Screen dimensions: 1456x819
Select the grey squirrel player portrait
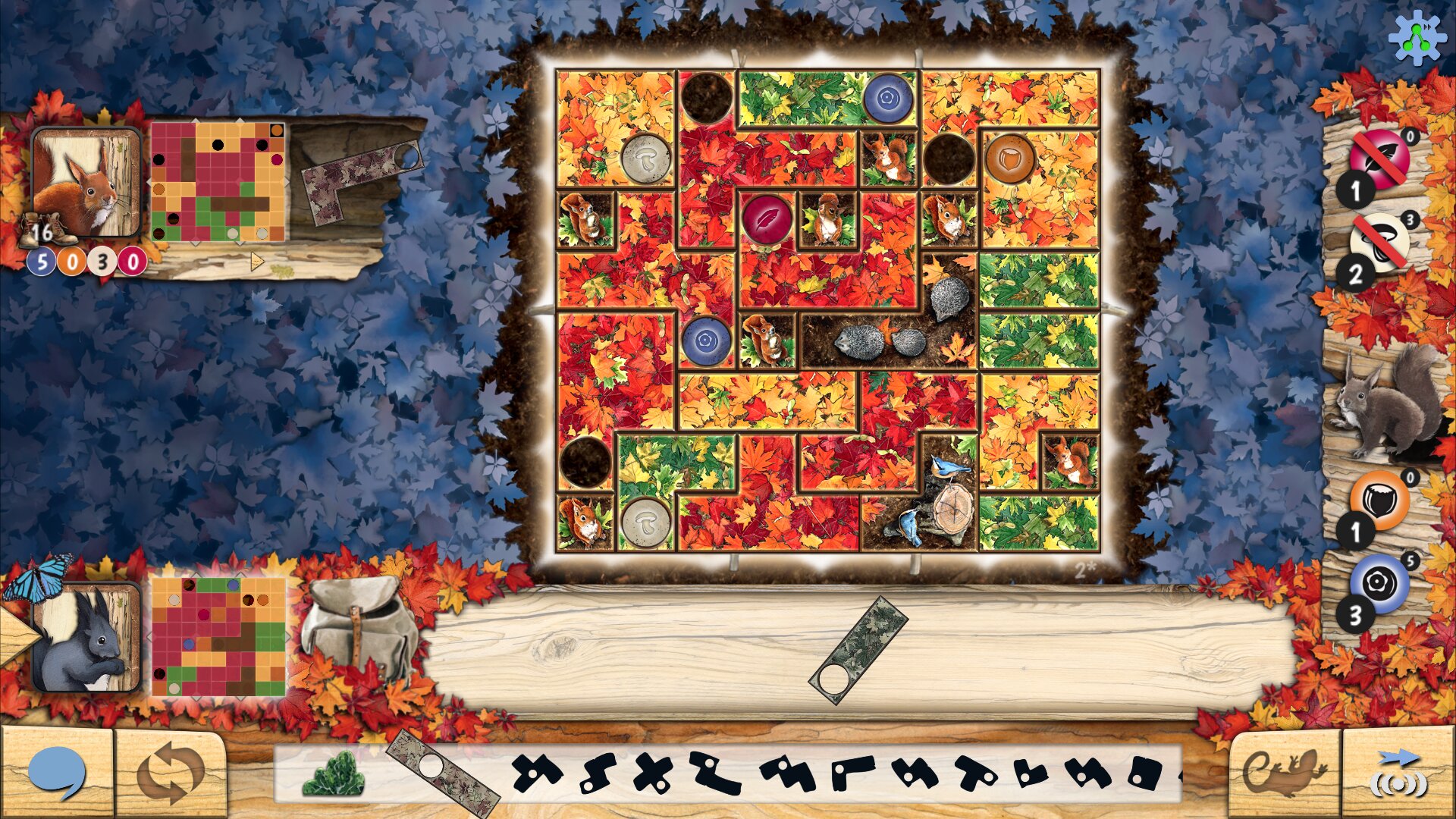(86, 637)
